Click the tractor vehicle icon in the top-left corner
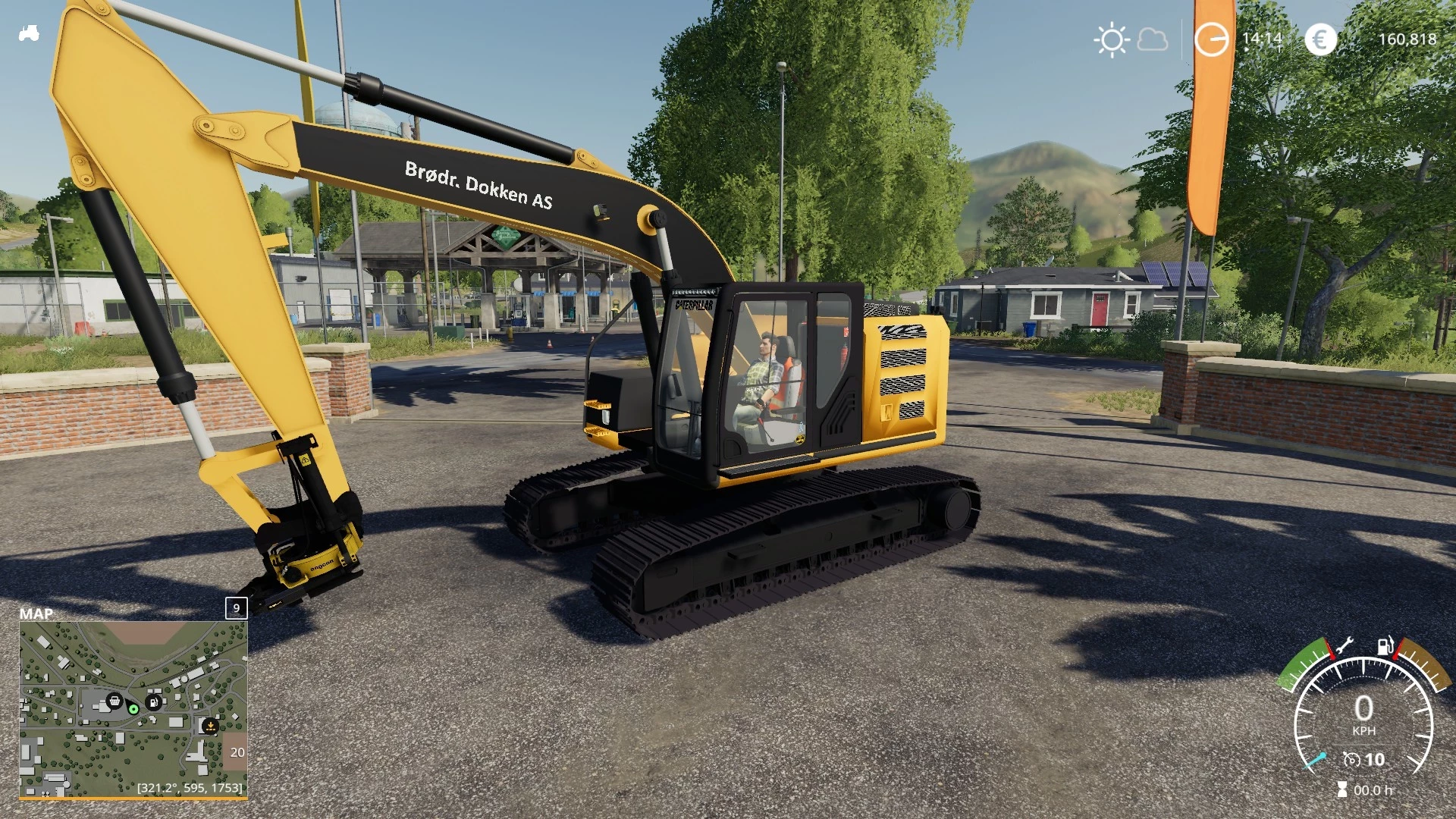This screenshot has height=819, width=1456. (29, 34)
